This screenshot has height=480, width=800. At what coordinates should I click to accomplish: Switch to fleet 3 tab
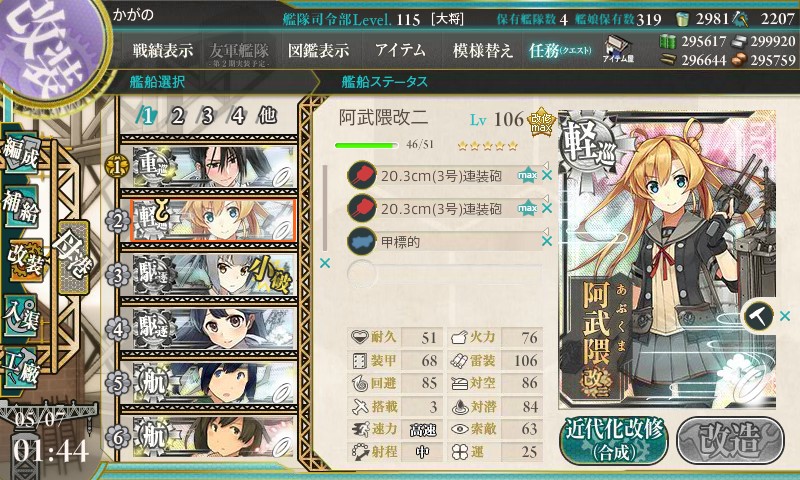207,115
